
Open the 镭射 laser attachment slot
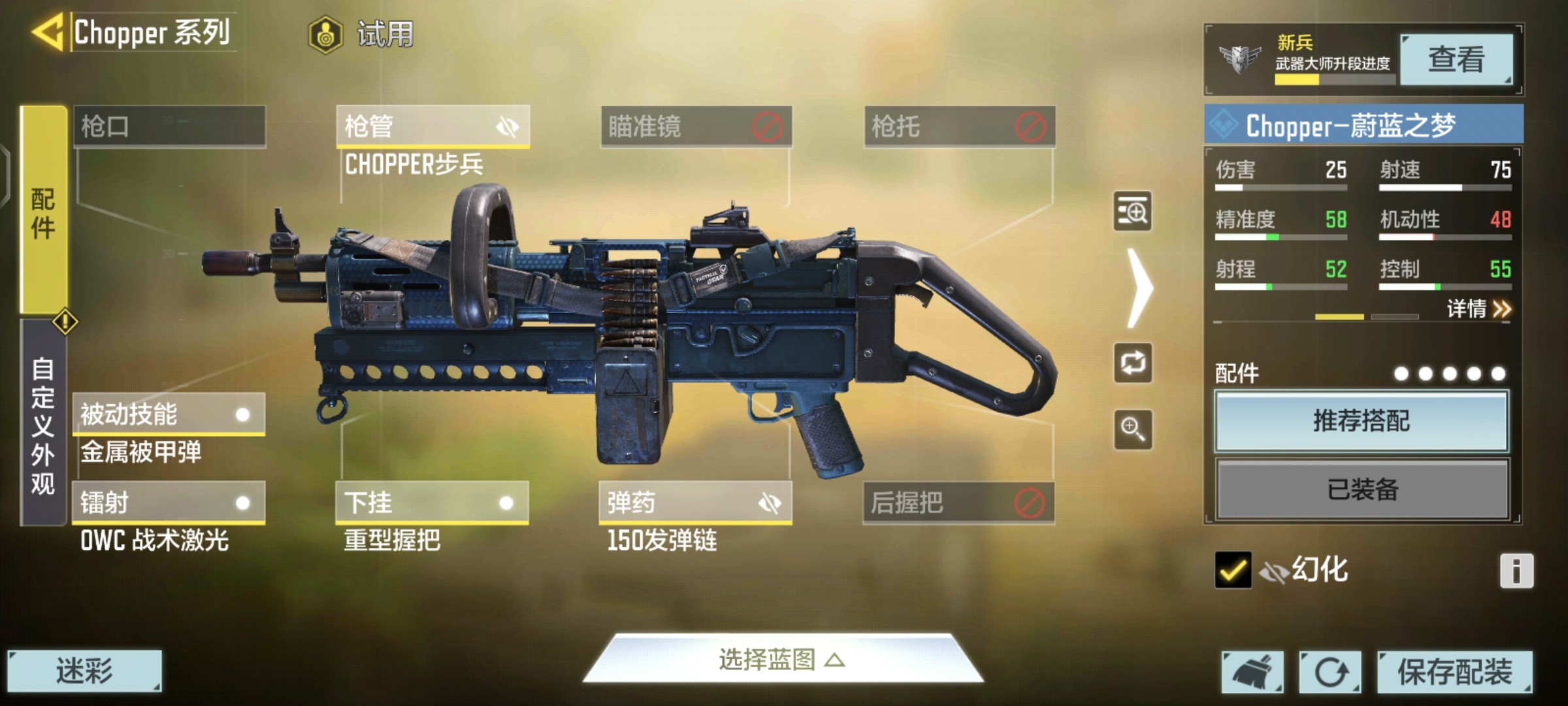pos(168,503)
